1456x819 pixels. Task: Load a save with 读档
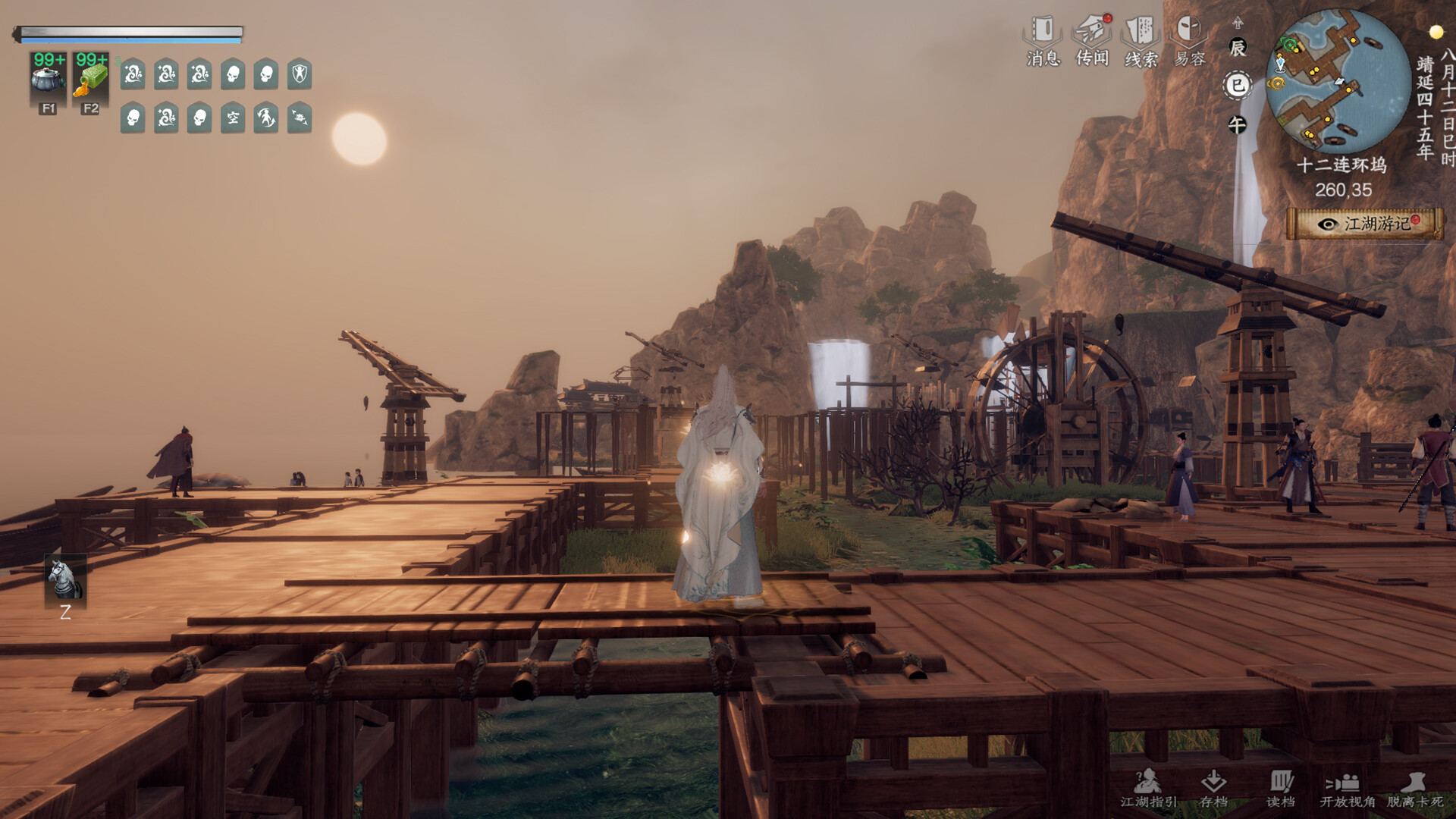1281,789
